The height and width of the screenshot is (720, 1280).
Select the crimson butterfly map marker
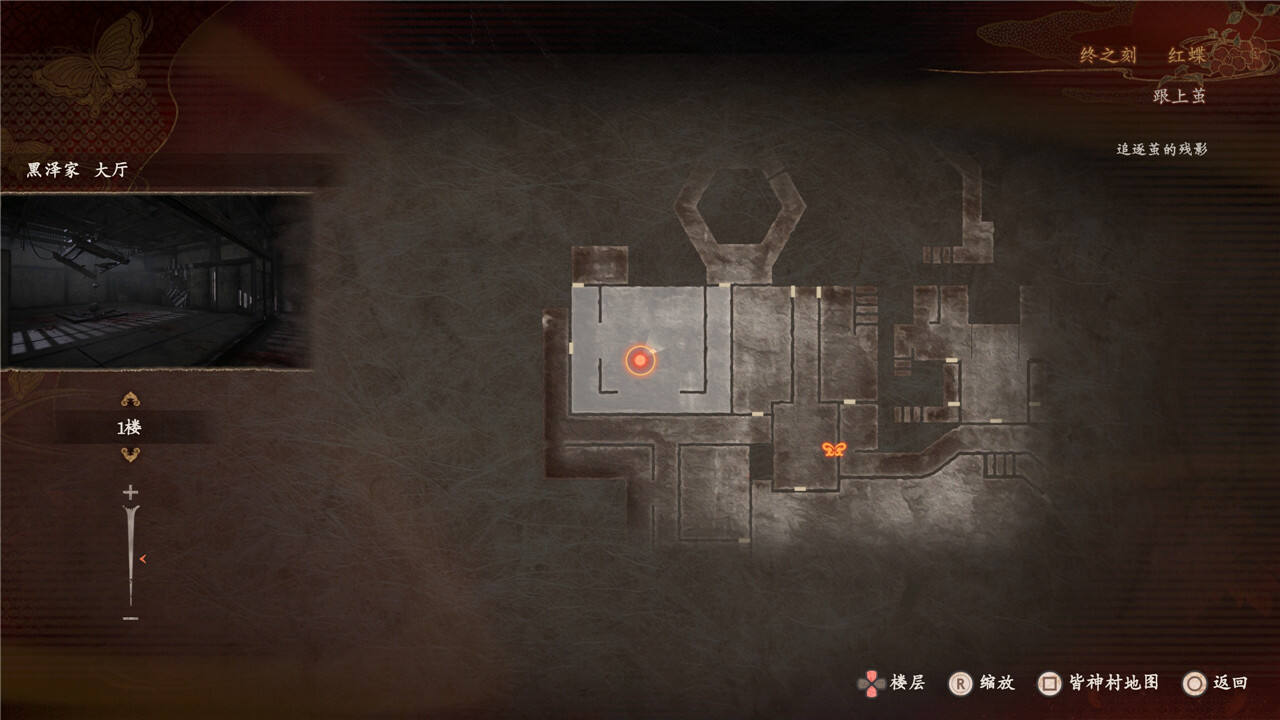(834, 450)
